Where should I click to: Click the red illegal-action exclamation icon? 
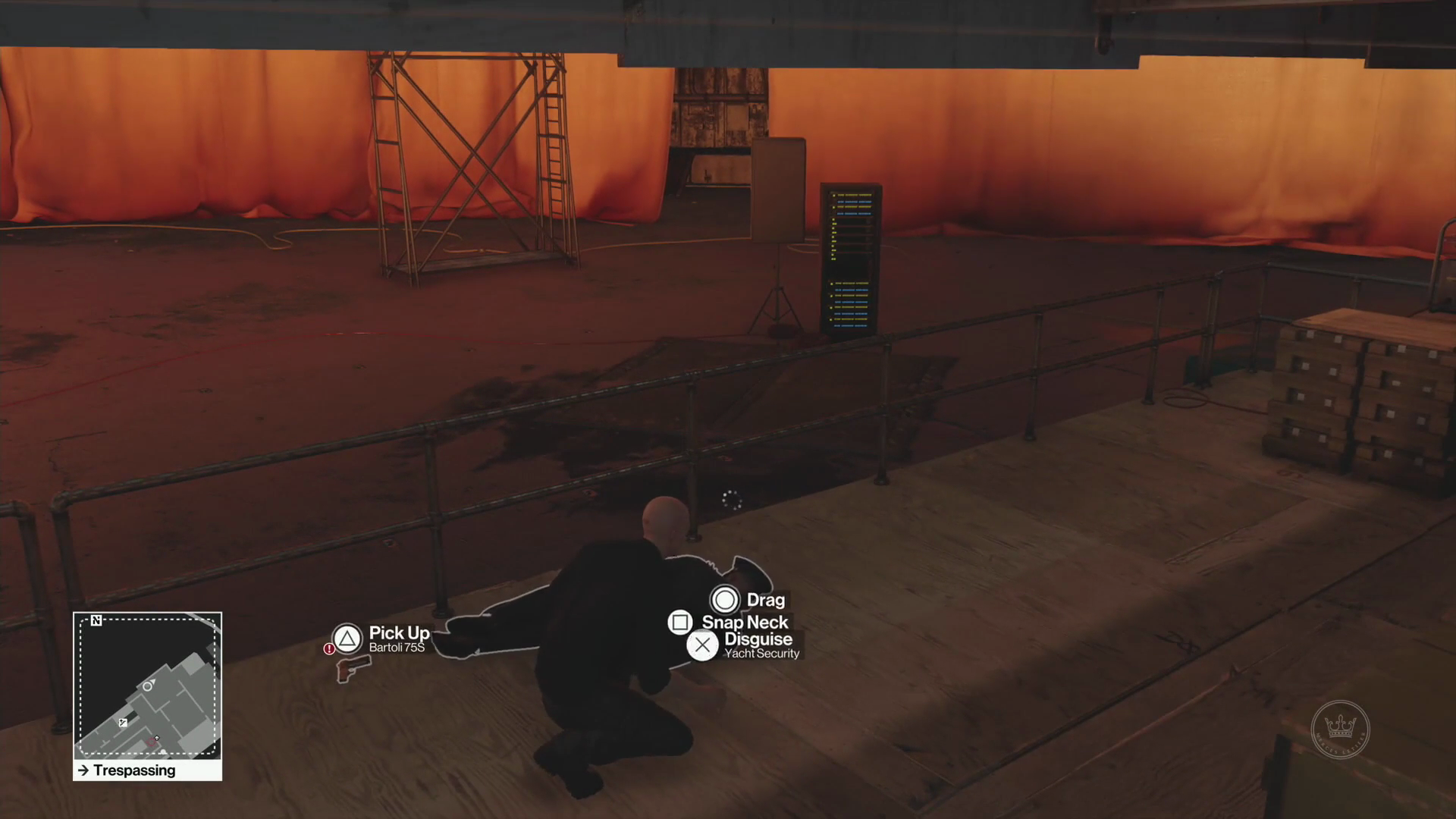329,649
